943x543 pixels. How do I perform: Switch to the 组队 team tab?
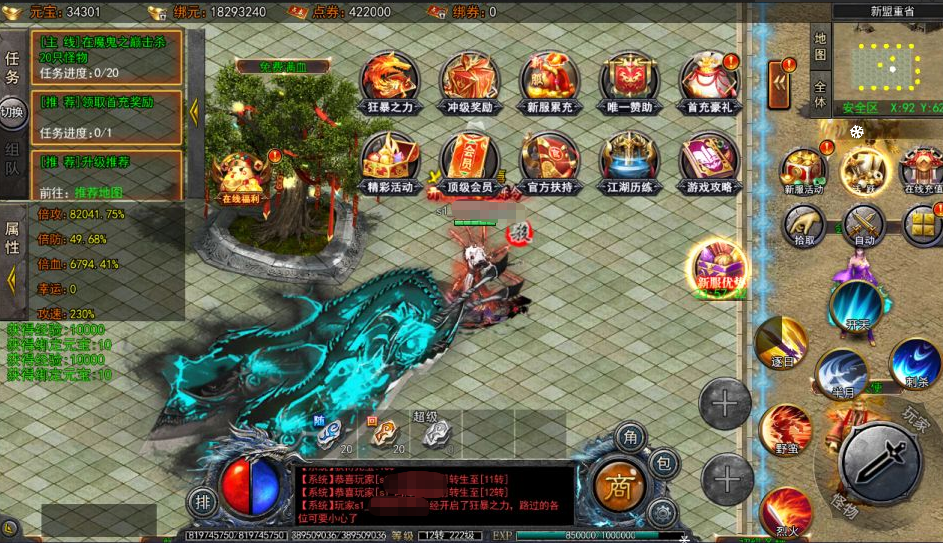pos(13,158)
